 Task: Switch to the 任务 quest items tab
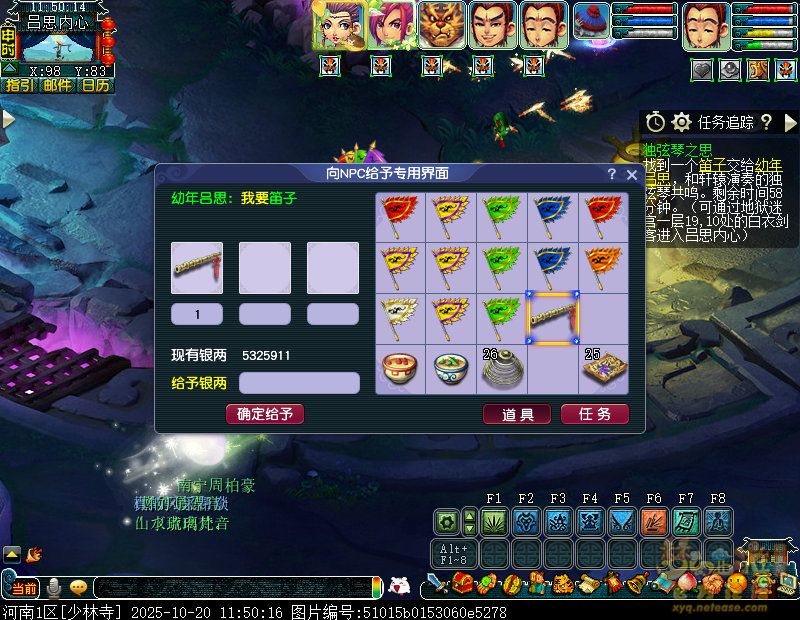point(595,414)
